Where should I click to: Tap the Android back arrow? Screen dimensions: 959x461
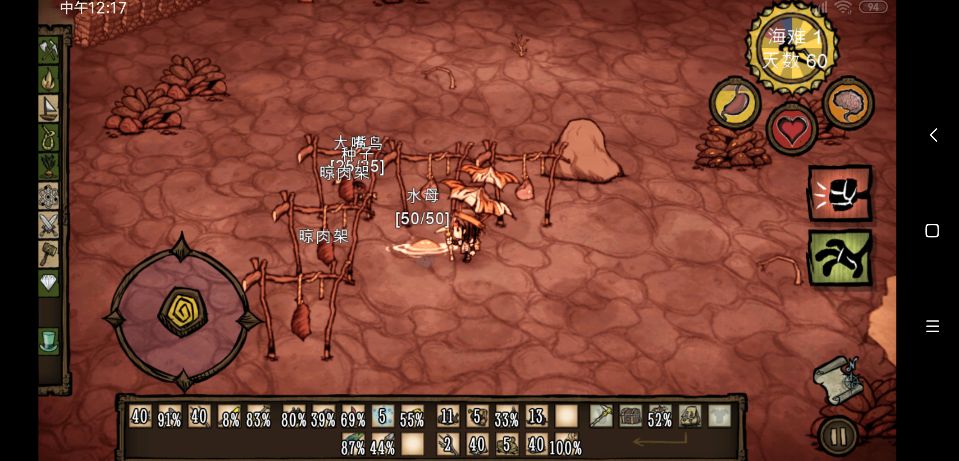933,135
